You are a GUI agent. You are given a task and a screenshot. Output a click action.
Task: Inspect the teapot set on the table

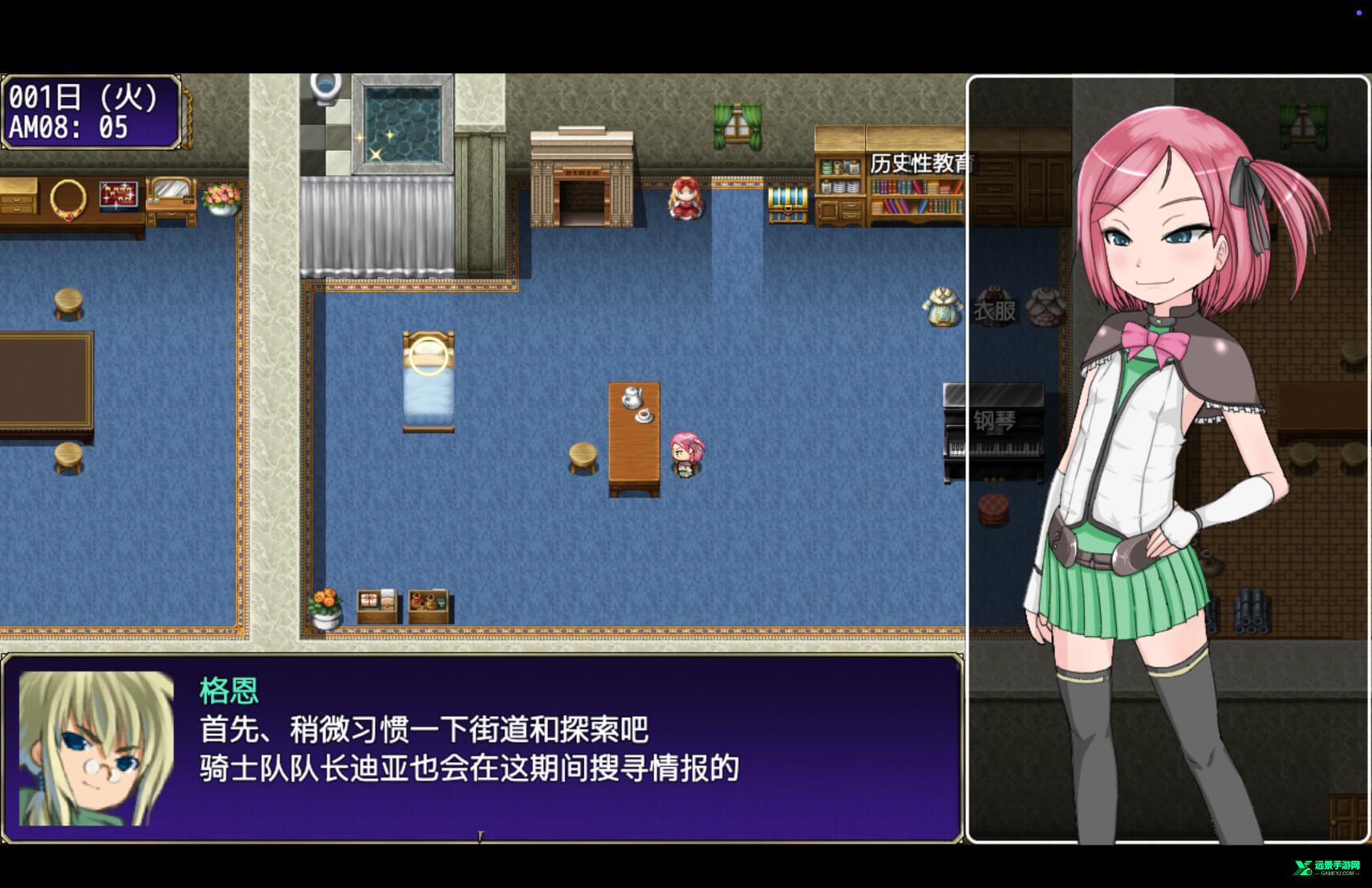(x=634, y=399)
